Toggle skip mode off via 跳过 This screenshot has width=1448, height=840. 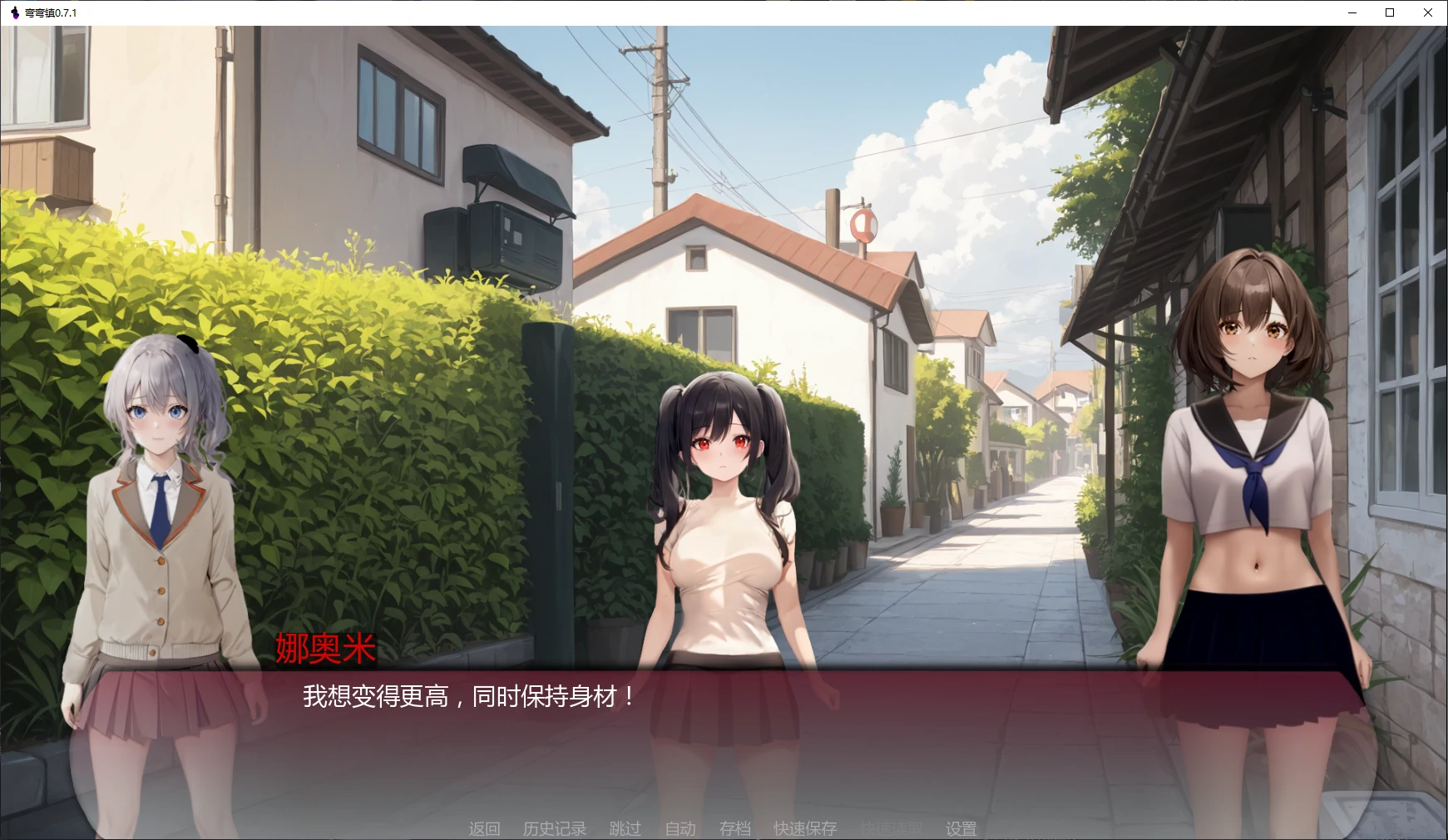[626, 828]
